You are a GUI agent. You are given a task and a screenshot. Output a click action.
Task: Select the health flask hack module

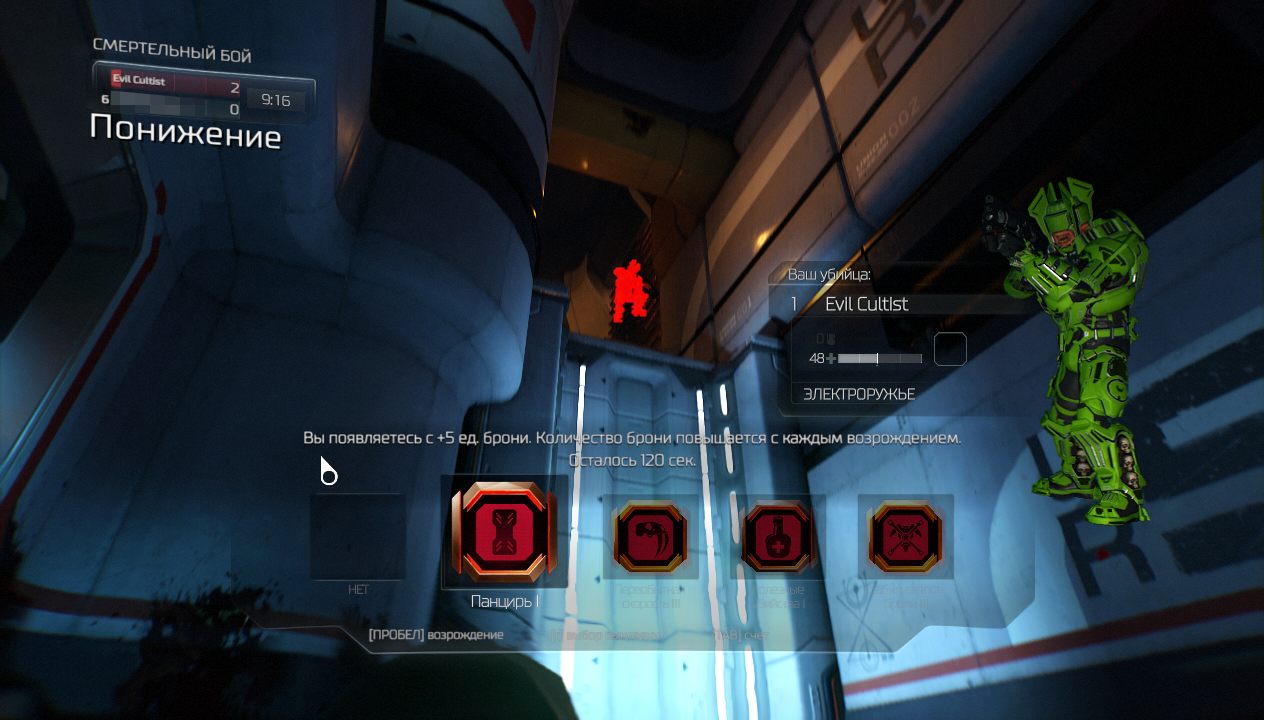[x=777, y=537]
